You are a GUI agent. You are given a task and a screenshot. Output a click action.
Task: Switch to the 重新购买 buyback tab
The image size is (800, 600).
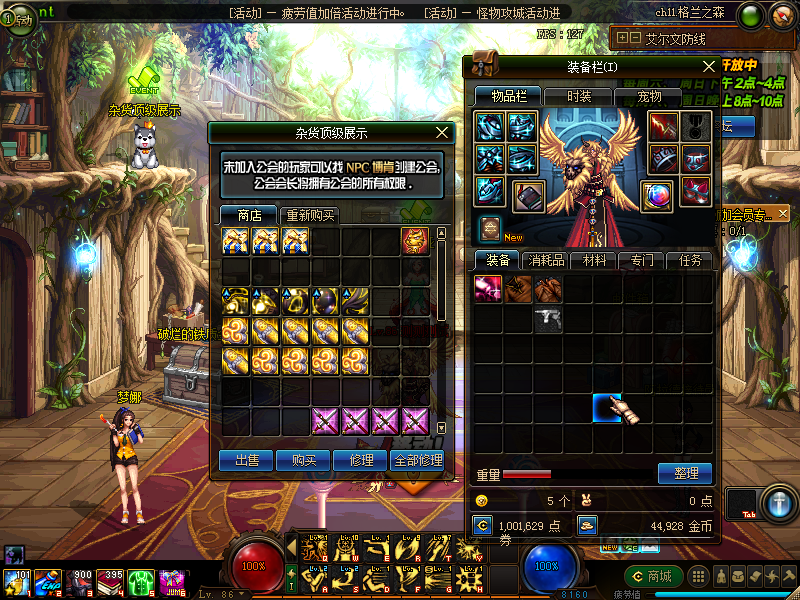coord(311,215)
